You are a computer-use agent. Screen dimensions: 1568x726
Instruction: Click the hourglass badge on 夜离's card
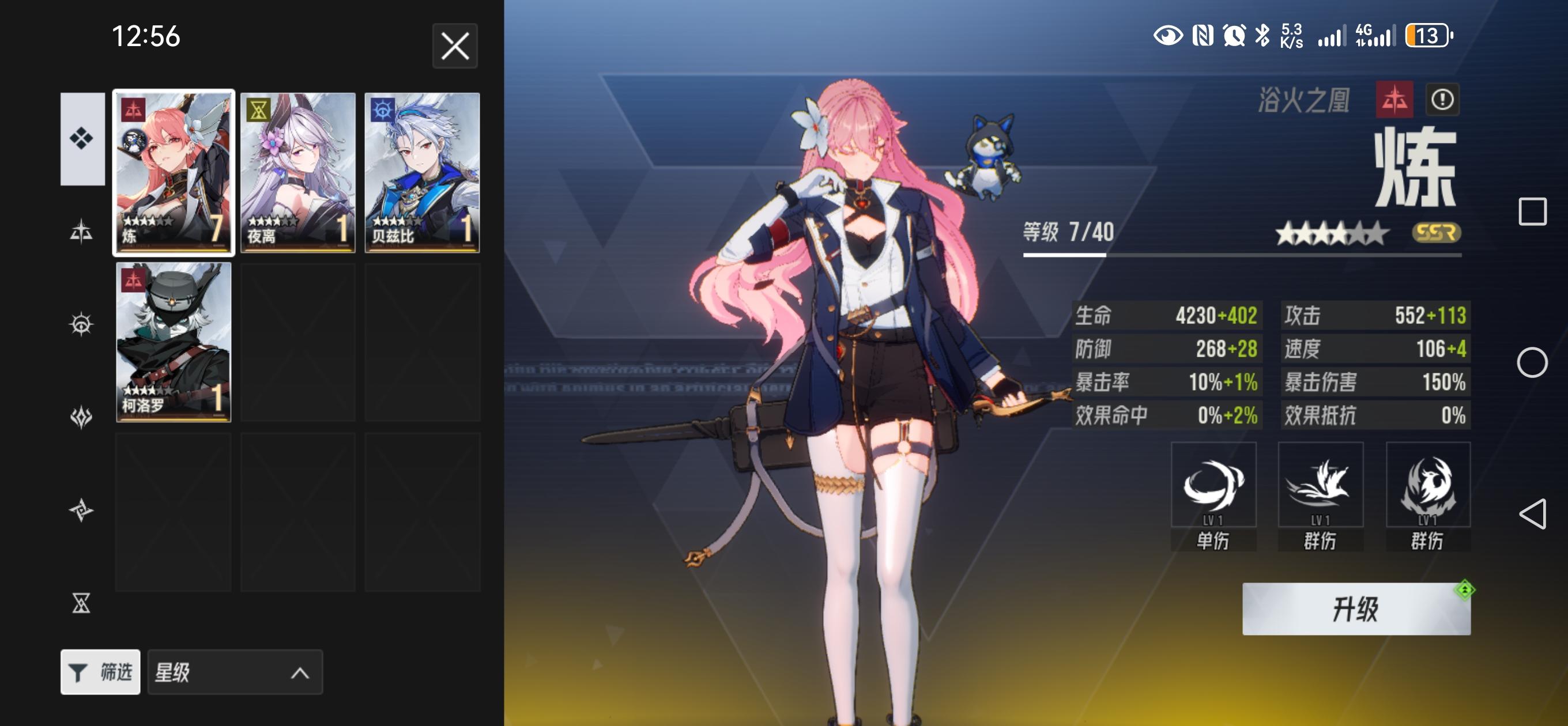[260, 109]
